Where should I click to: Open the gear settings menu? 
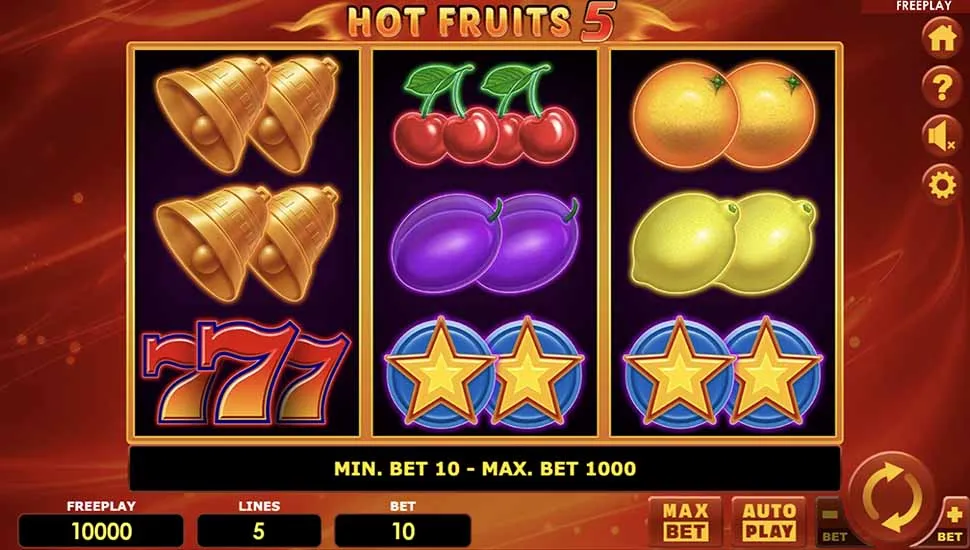941,185
